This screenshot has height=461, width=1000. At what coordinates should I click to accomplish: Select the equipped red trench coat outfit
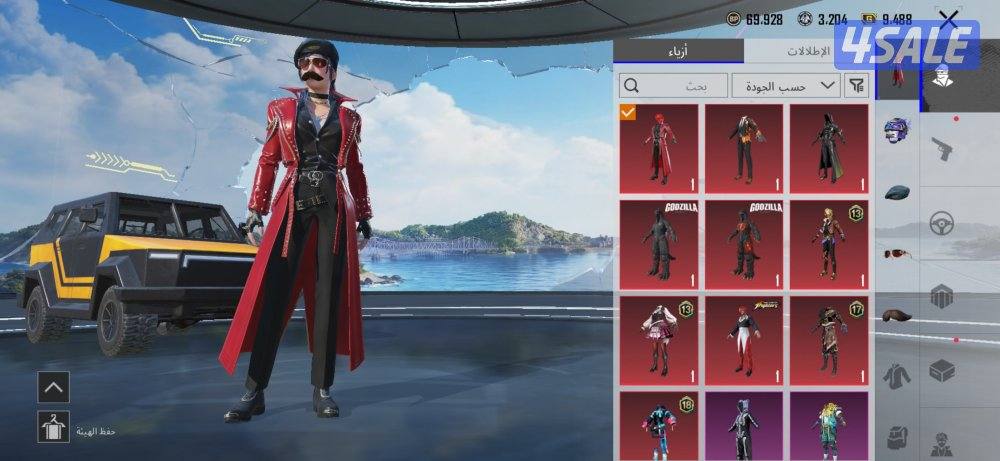658,148
